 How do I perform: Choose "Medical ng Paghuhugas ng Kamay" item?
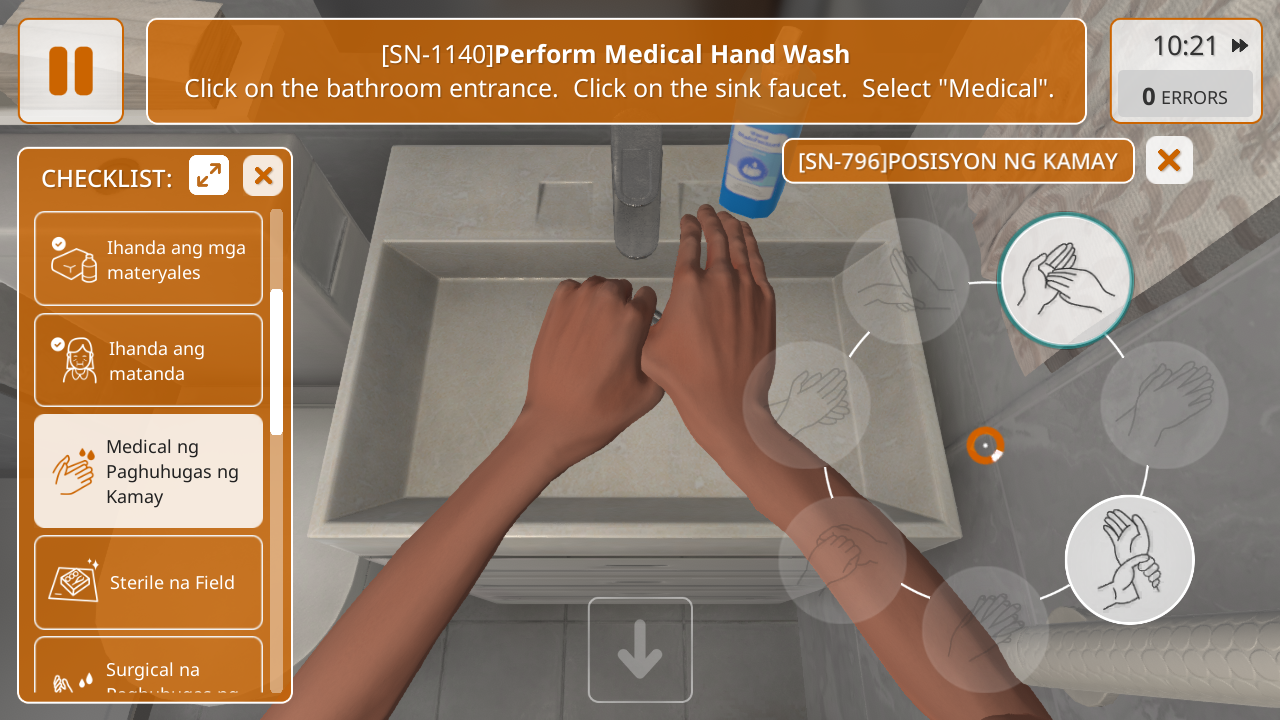148,471
